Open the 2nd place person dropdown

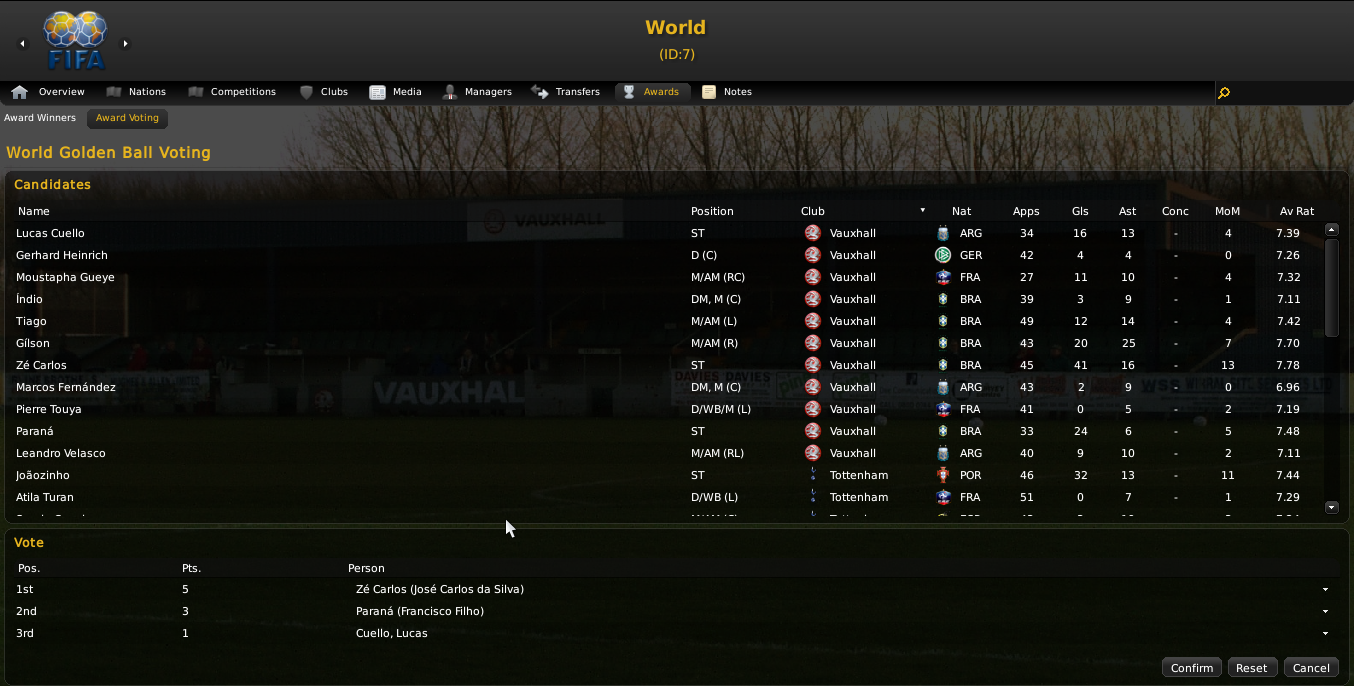[x=1325, y=612]
